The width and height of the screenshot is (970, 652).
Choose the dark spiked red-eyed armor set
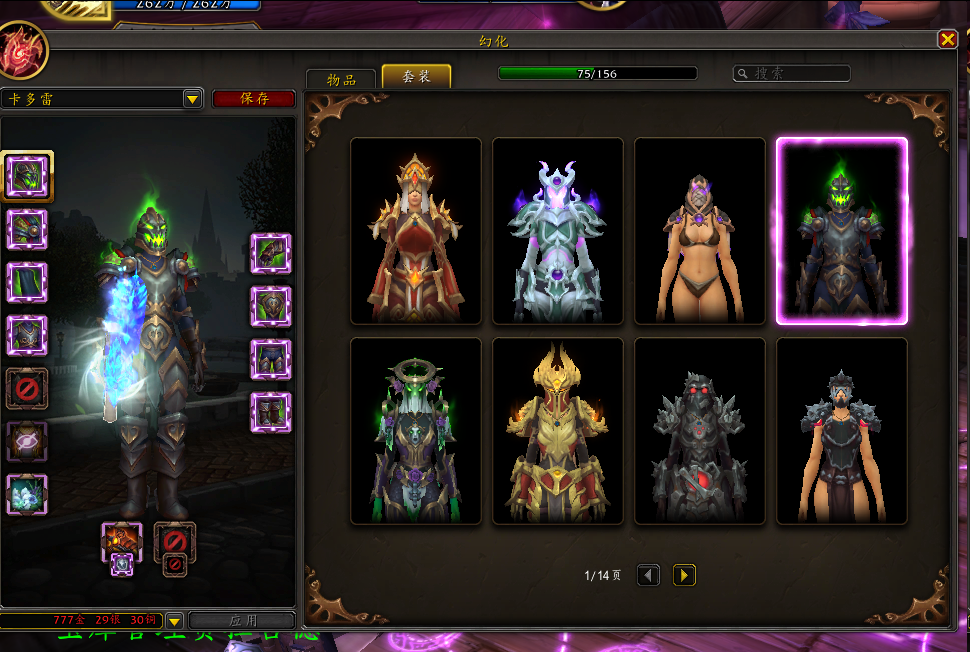point(700,431)
